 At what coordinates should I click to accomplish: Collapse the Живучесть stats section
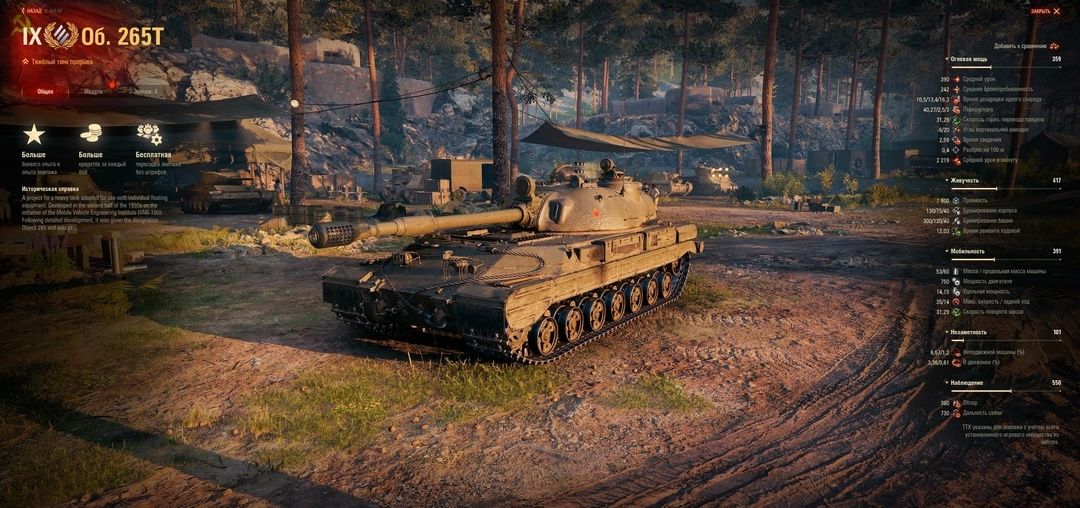(966, 180)
